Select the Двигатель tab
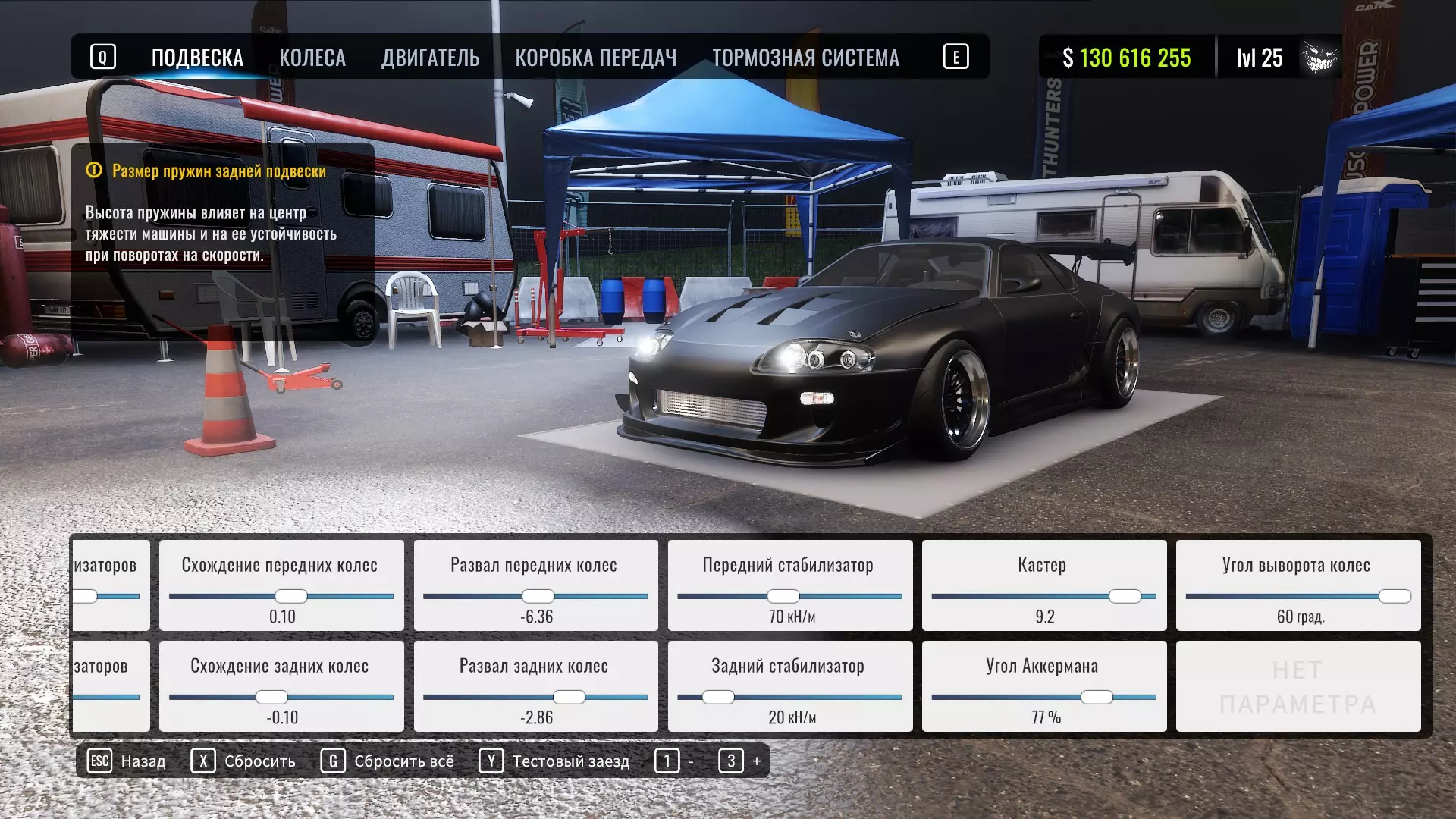1456x819 pixels. click(x=430, y=58)
